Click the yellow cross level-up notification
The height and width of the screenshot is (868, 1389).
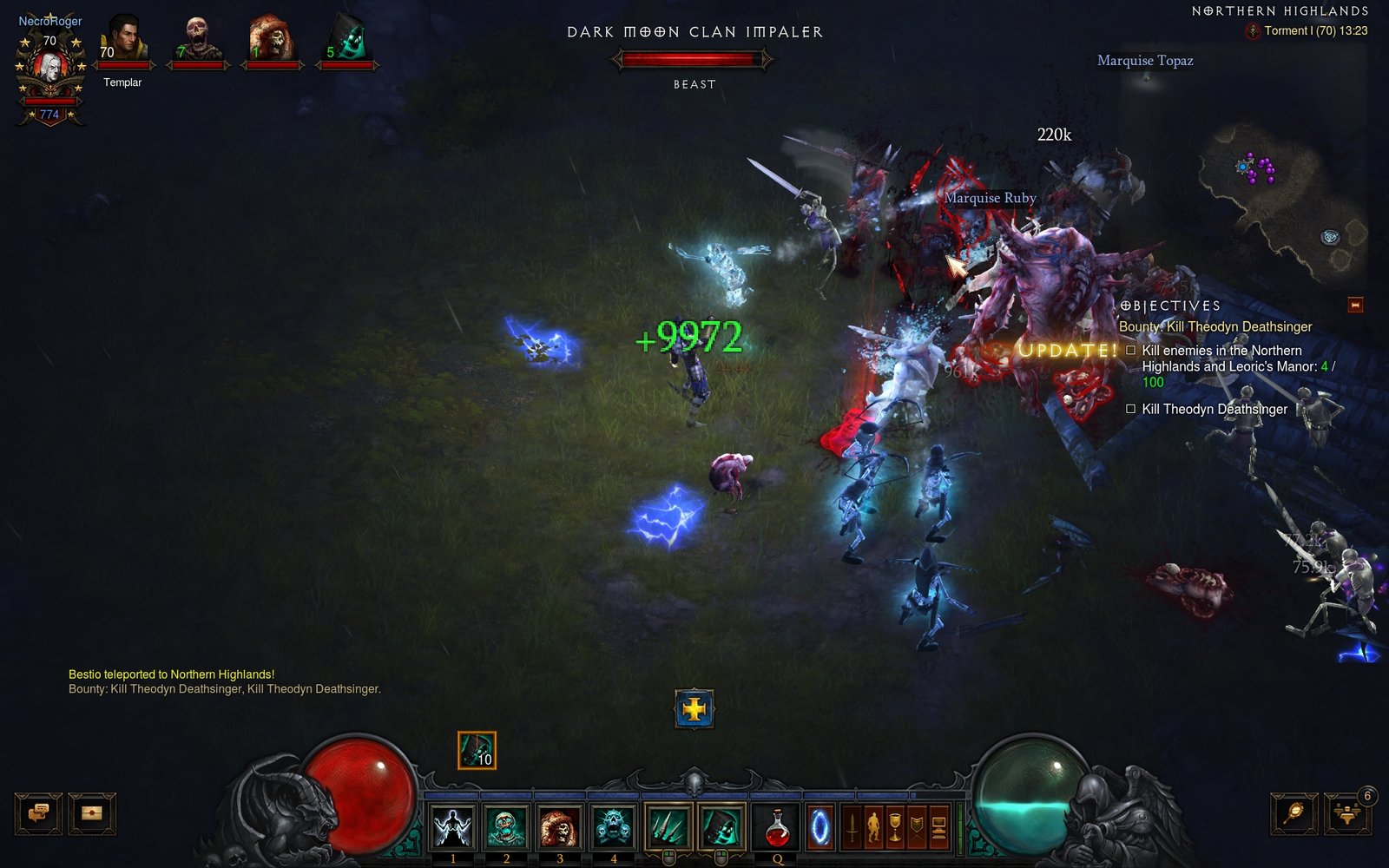[694, 710]
